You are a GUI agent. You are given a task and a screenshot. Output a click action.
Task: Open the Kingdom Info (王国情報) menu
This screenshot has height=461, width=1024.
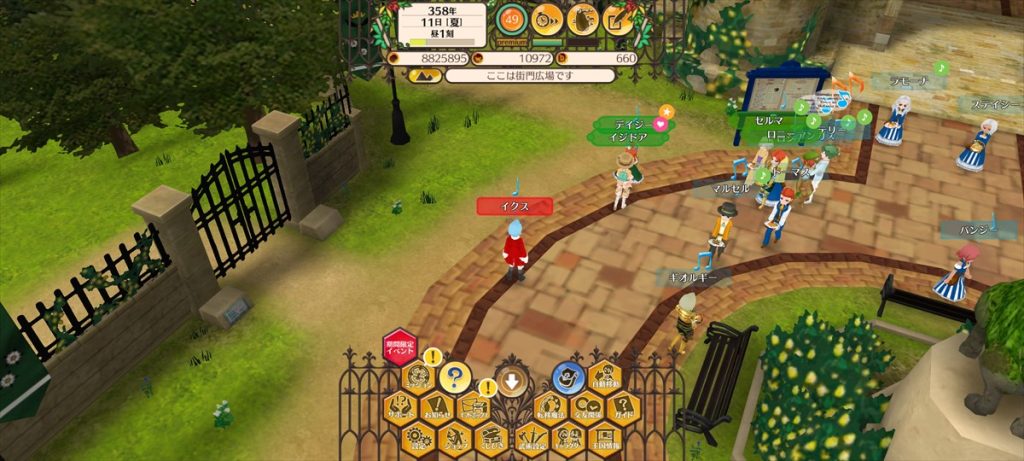point(603,437)
